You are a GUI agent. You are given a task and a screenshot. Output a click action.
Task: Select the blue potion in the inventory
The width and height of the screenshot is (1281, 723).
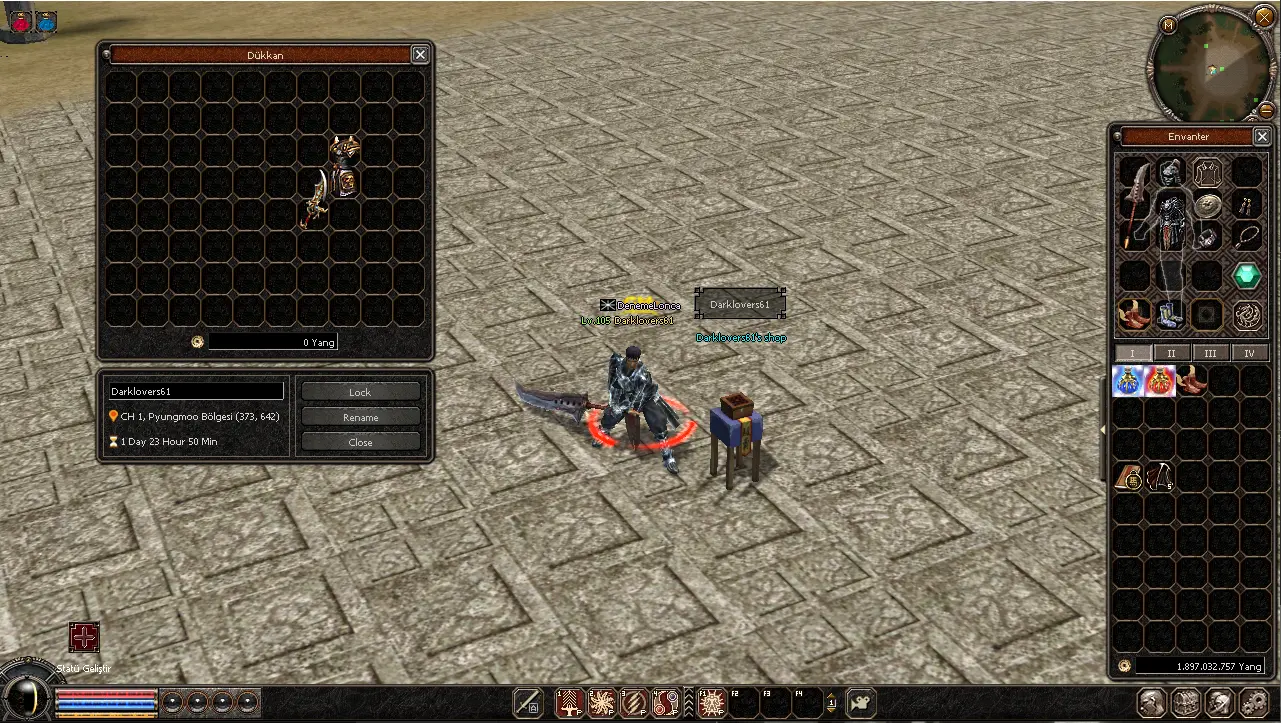coord(1128,381)
